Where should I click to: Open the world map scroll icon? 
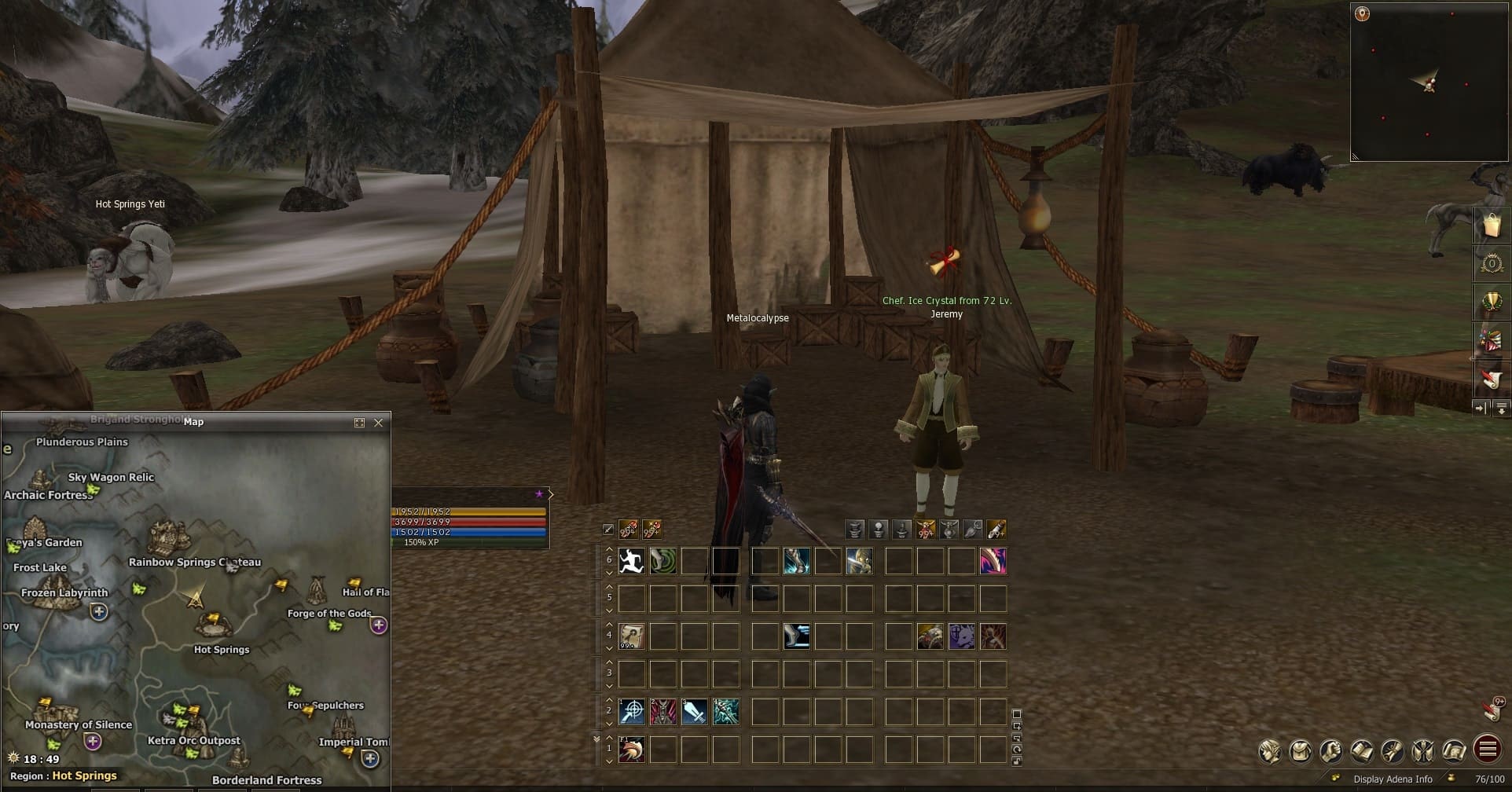point(1454,751)
